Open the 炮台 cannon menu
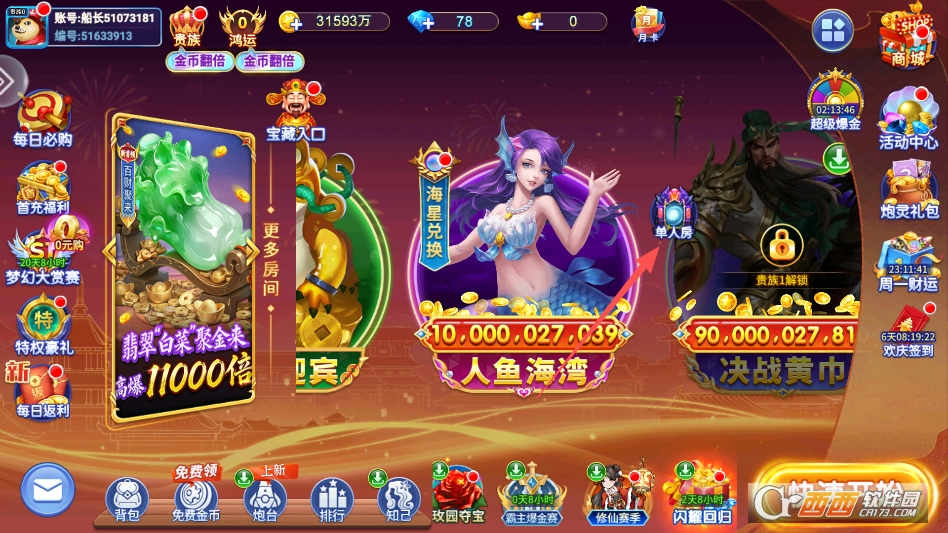The height and width of the screenshot is (533, 948). pyautogui.click(x=264, y=498)
